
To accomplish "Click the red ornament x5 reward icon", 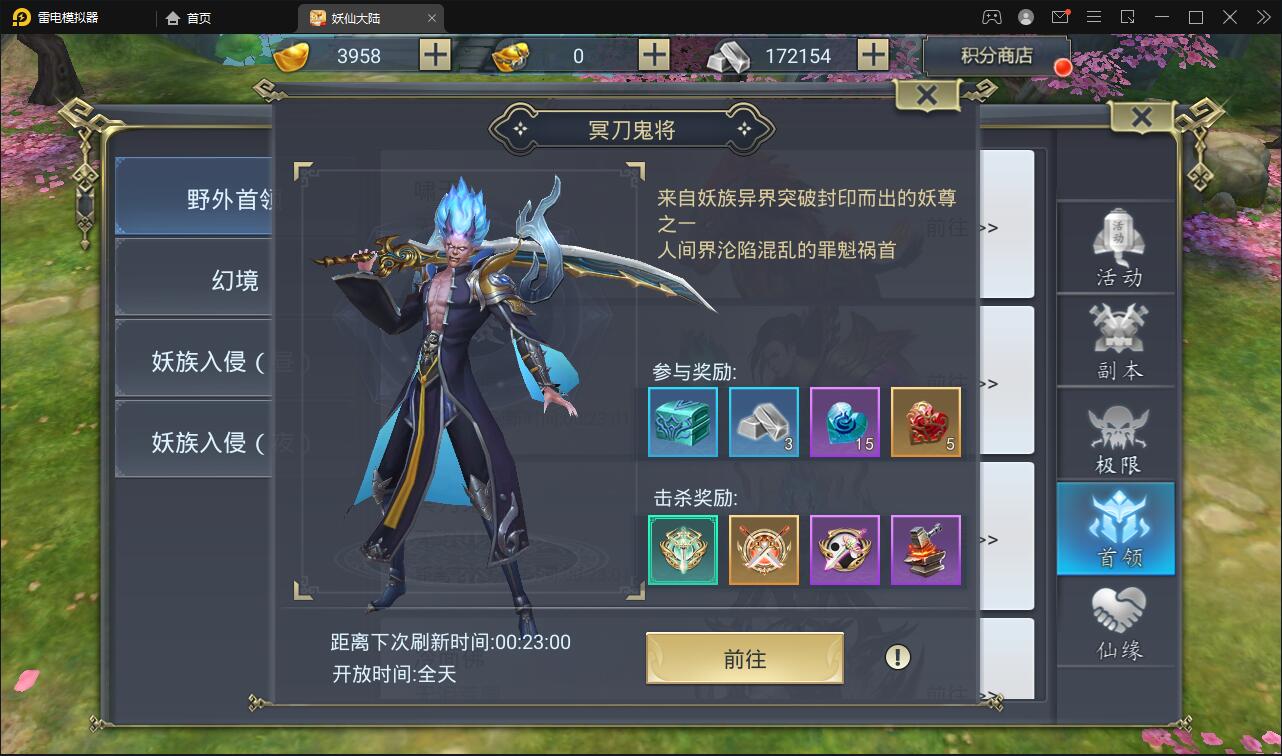I will pyautogui.click(x=925, y=422).
